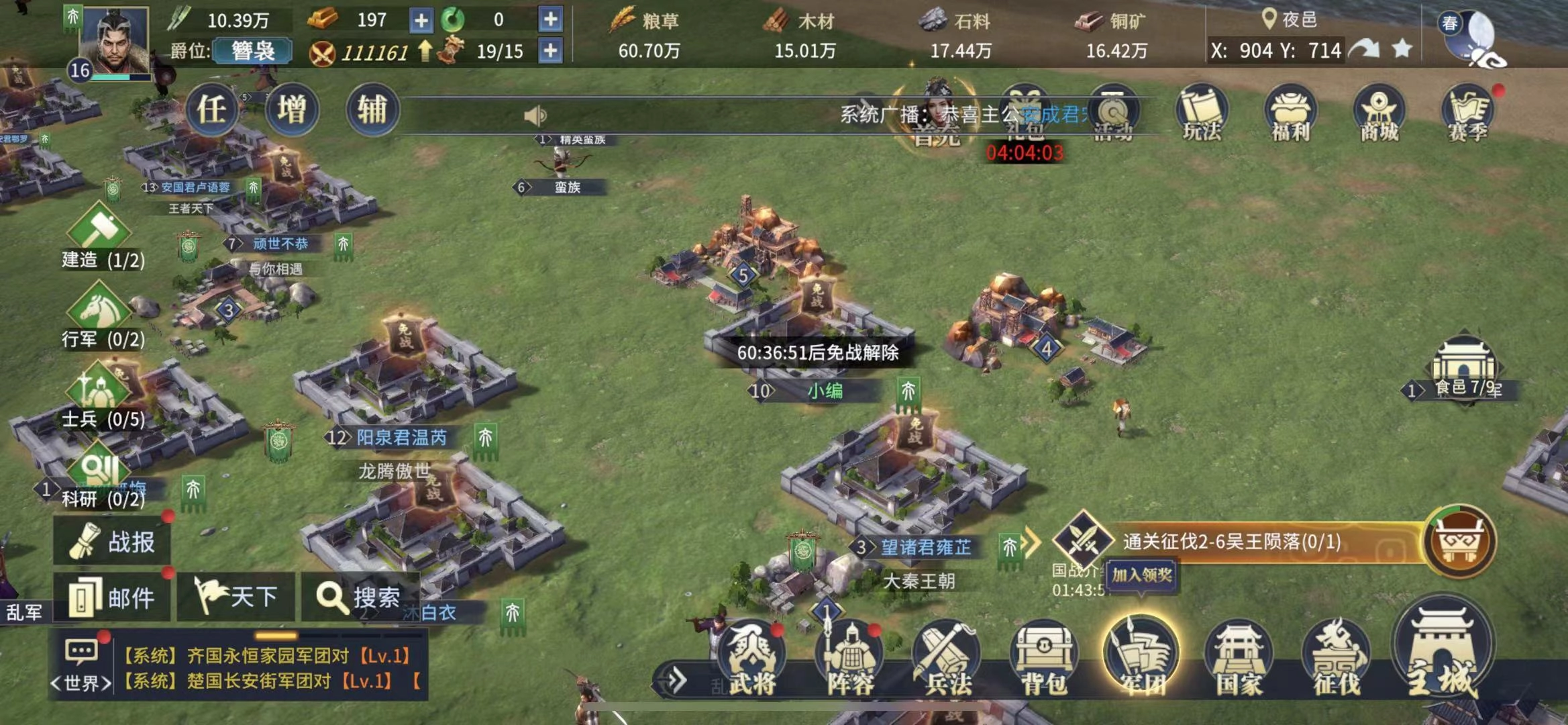Open the 国家 nation menu

tap(1239, 658)
